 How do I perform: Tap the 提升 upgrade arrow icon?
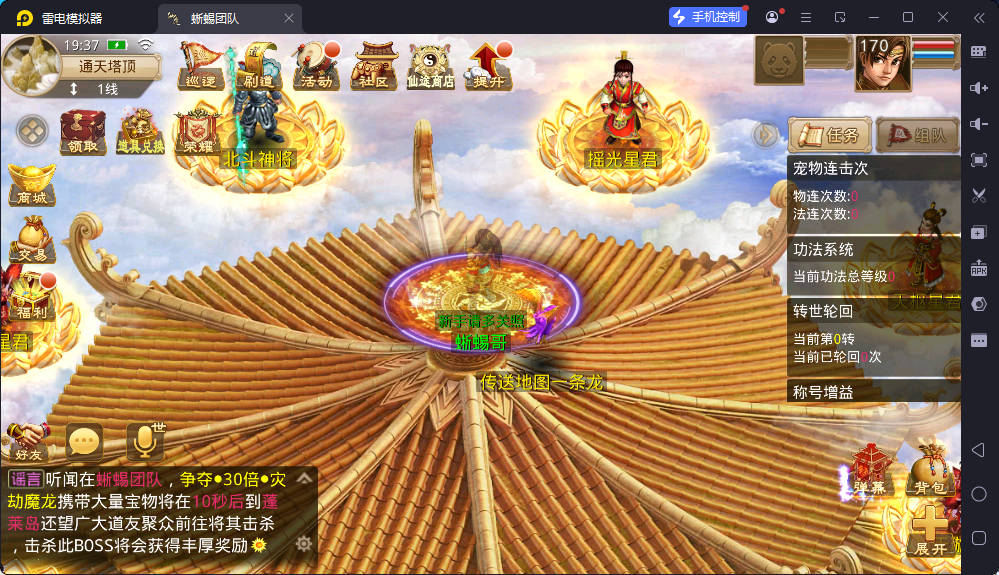coord(489,66)
